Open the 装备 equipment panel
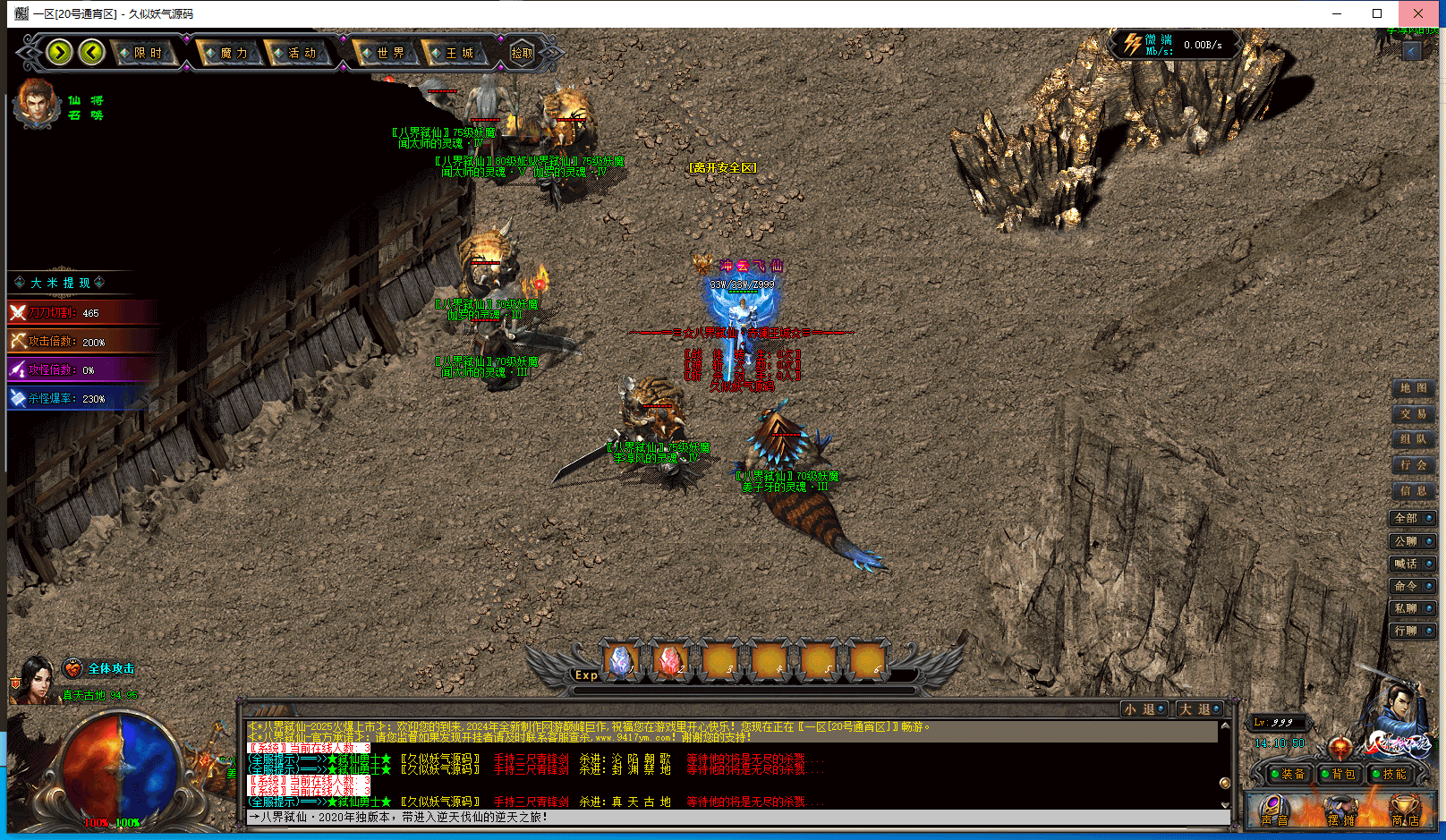Screen dimensions: 1446x840 click(1287, 774)
